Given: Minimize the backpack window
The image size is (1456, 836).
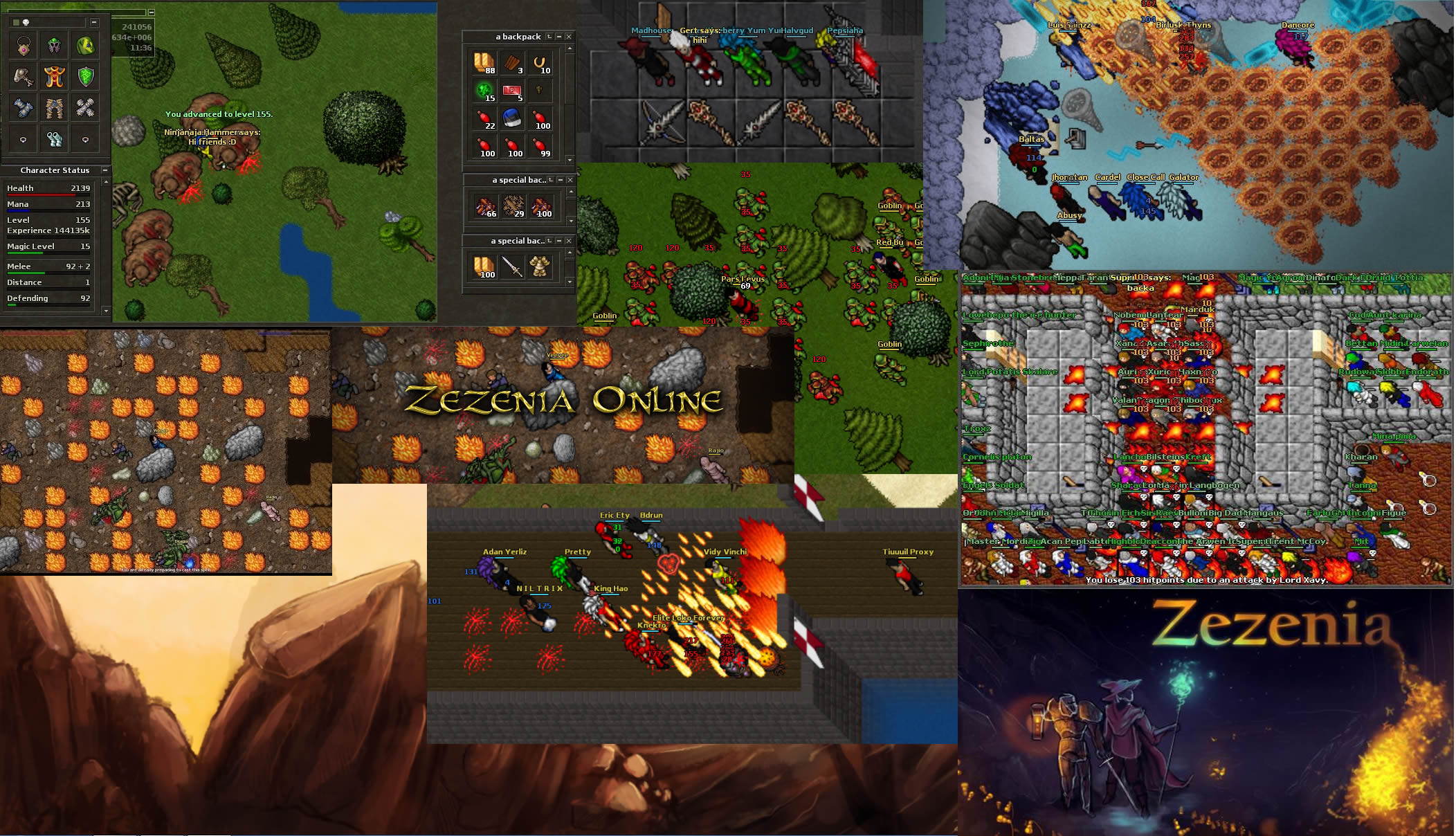Looking at the screenshot, I should point(559,37).
